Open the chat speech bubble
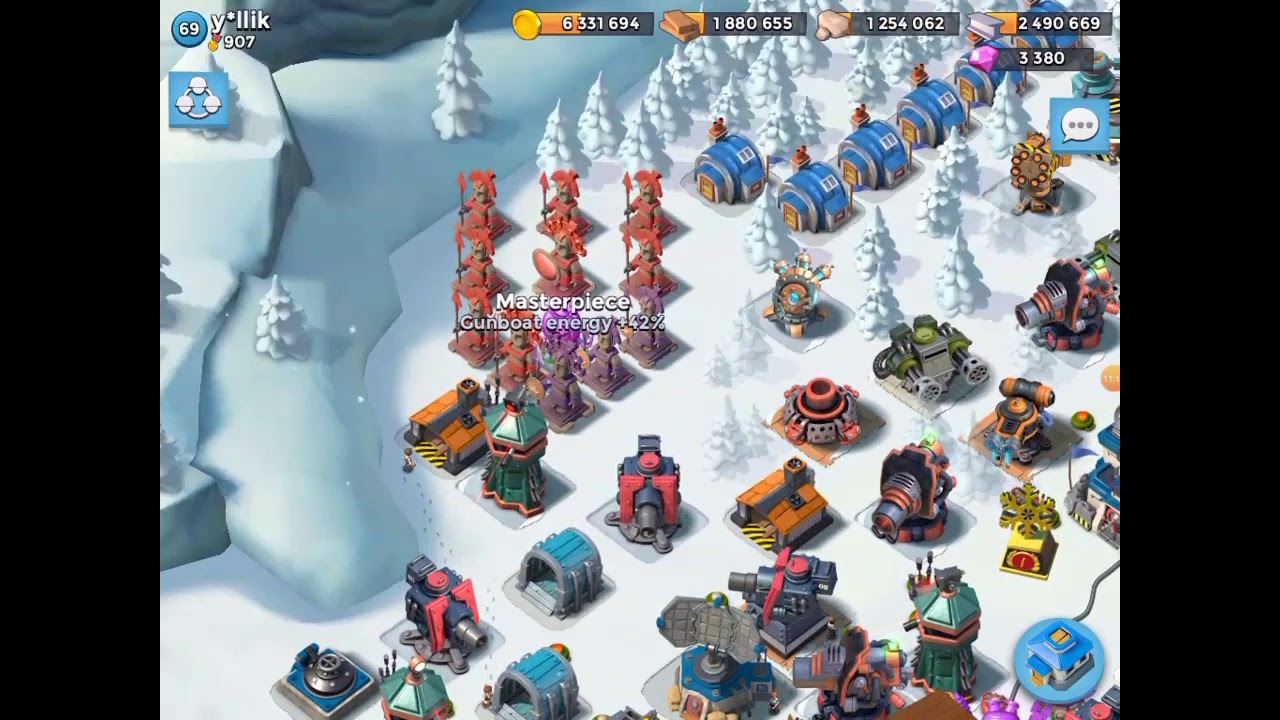Image resolution: width=1280 pixels, height=720 pixels. coord(1079,126)
